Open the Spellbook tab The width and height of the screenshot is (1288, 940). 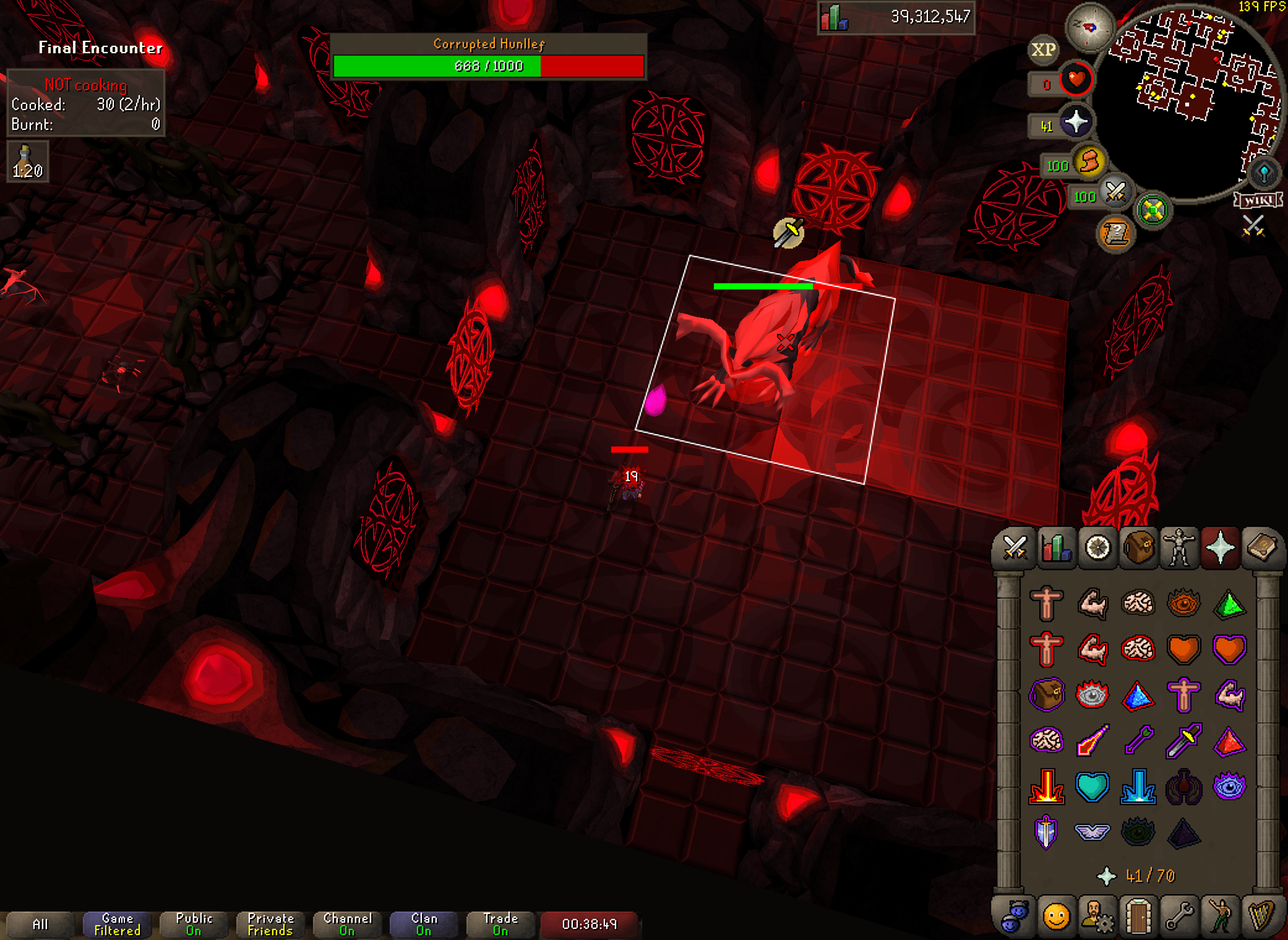(1261, 548)
